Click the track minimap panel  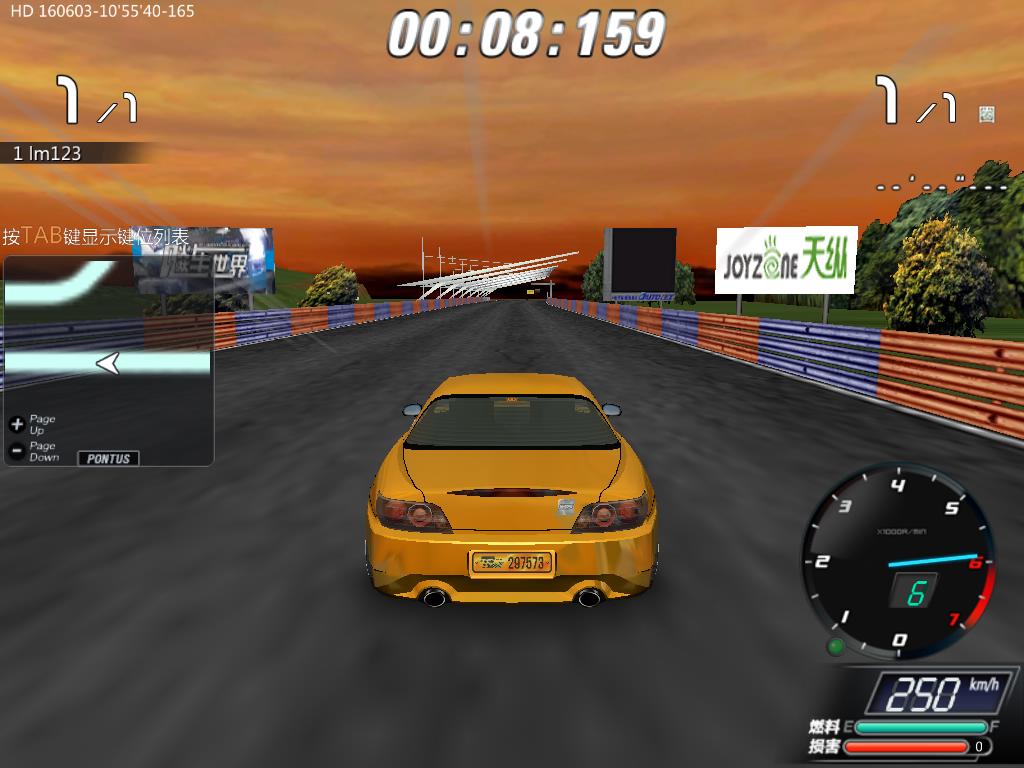(108, 340)
